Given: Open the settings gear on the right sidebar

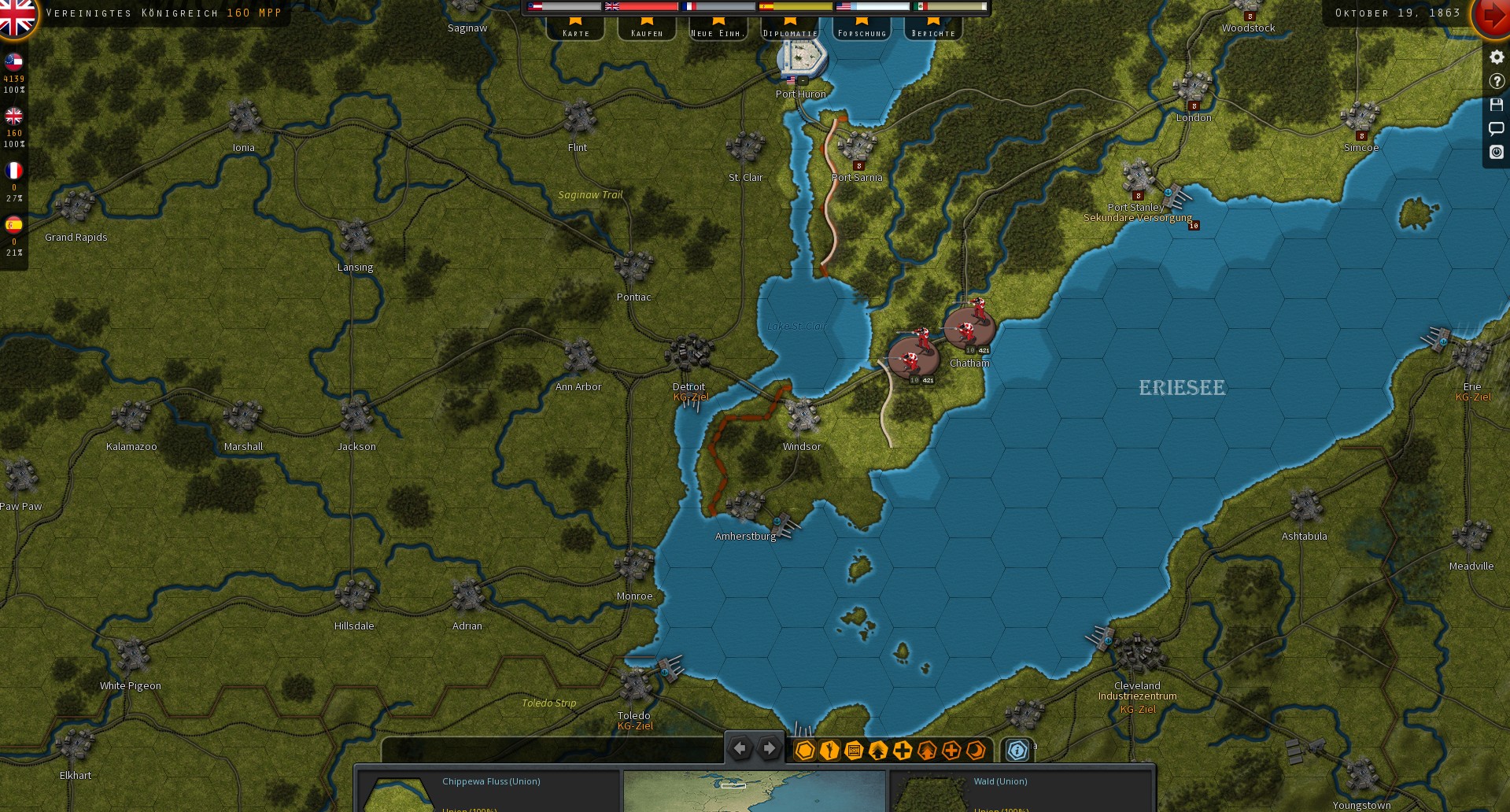Looking at the screenshot, I should (x=1497, y=57).
